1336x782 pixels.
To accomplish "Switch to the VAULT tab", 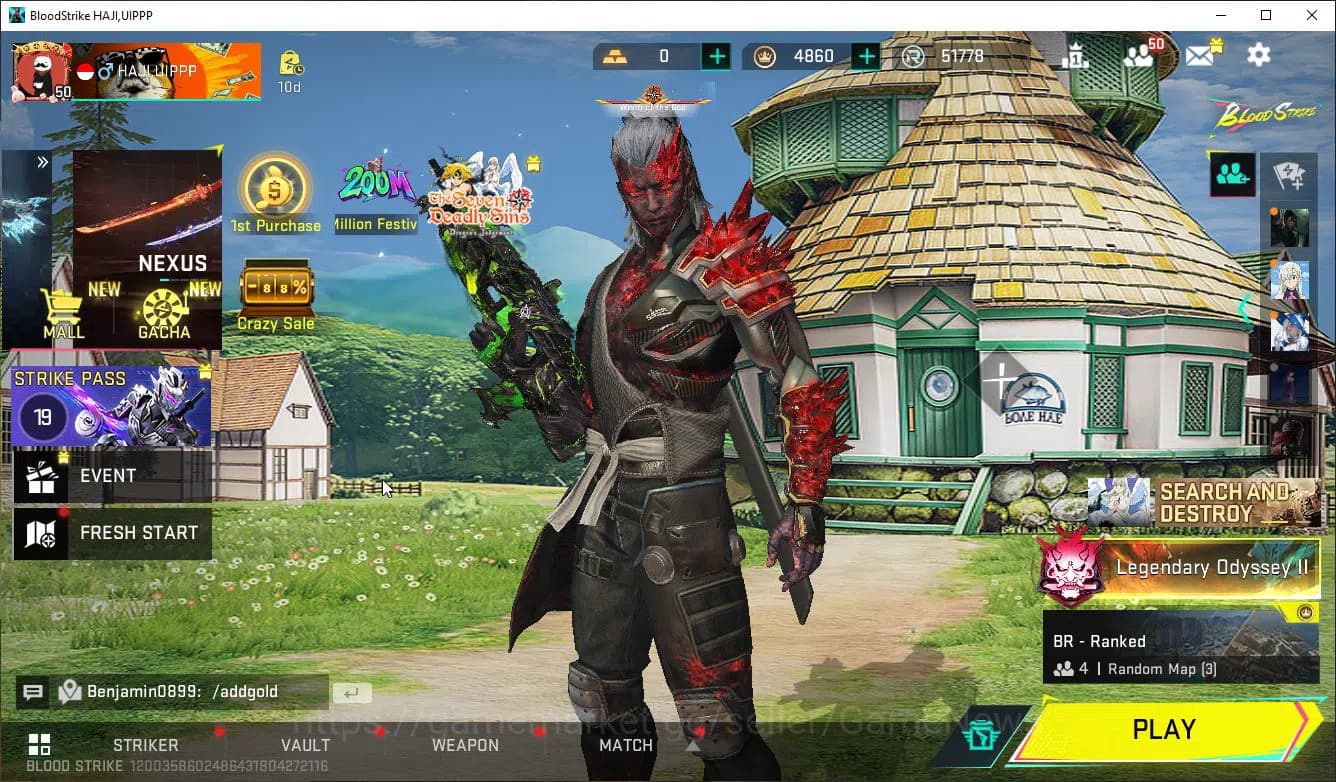I will 305,745.
